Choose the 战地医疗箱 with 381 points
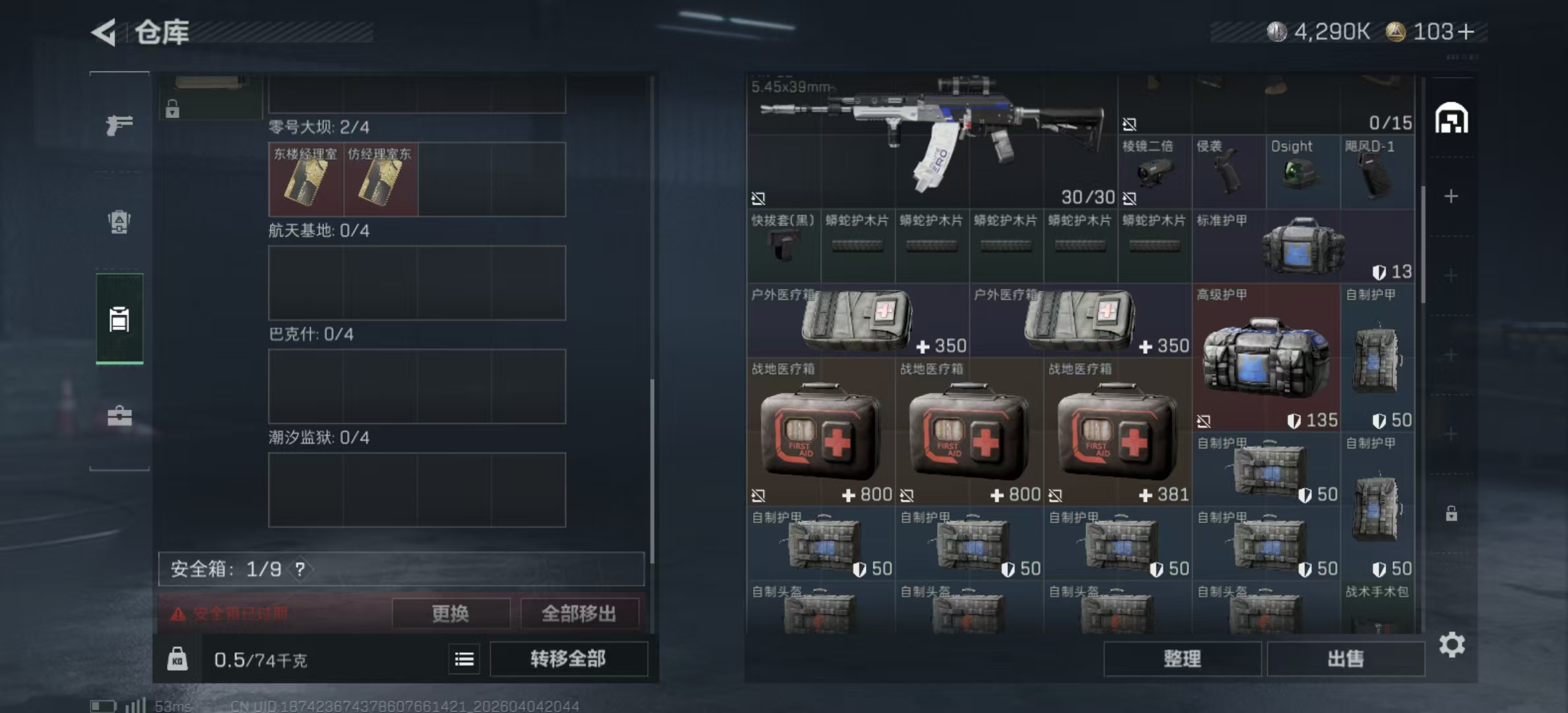This screenshot has width=1568, height=713. pyautogui.click(x=1118, y=432)
